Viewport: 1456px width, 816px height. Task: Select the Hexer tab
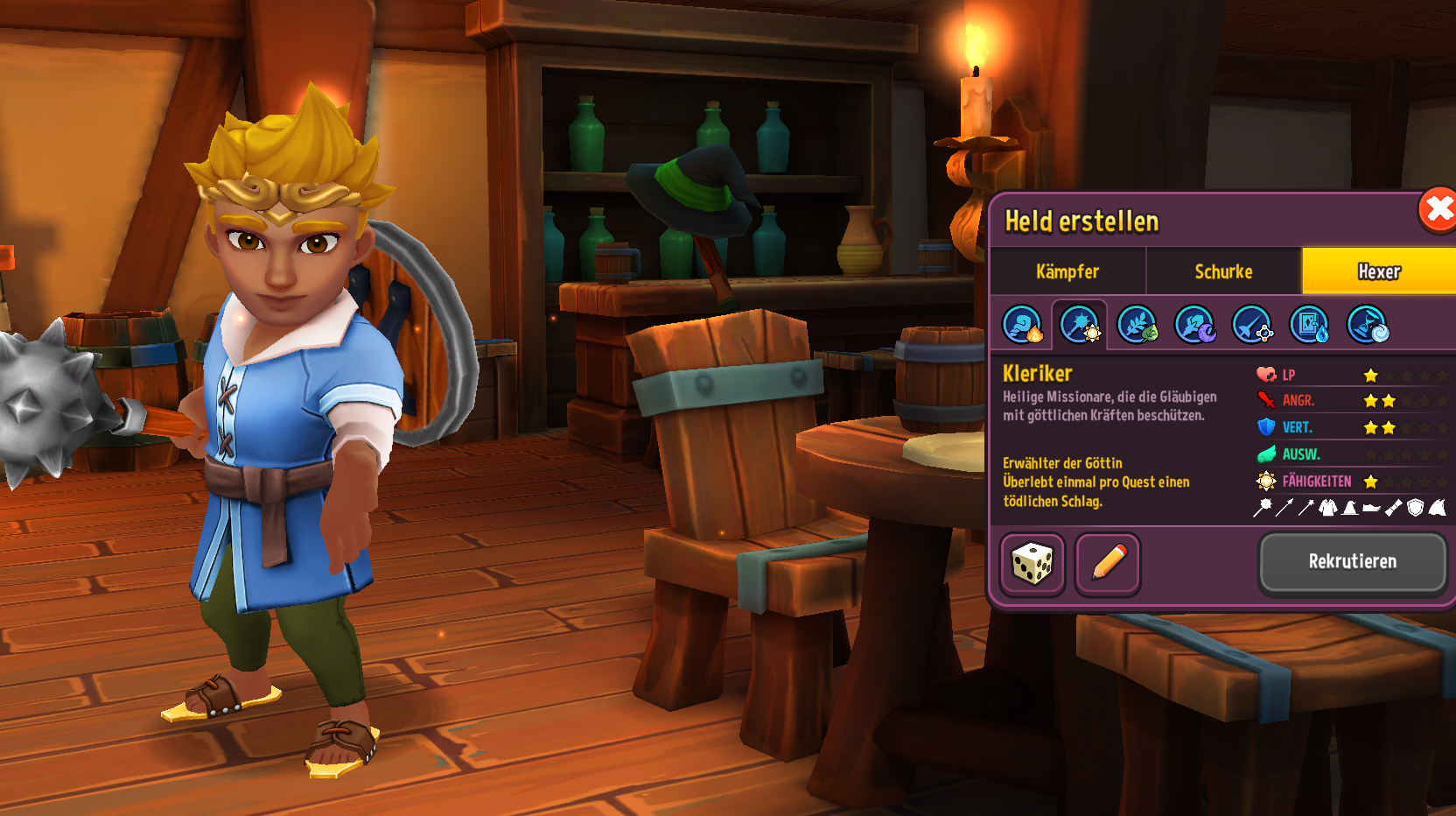(1378, 271)
